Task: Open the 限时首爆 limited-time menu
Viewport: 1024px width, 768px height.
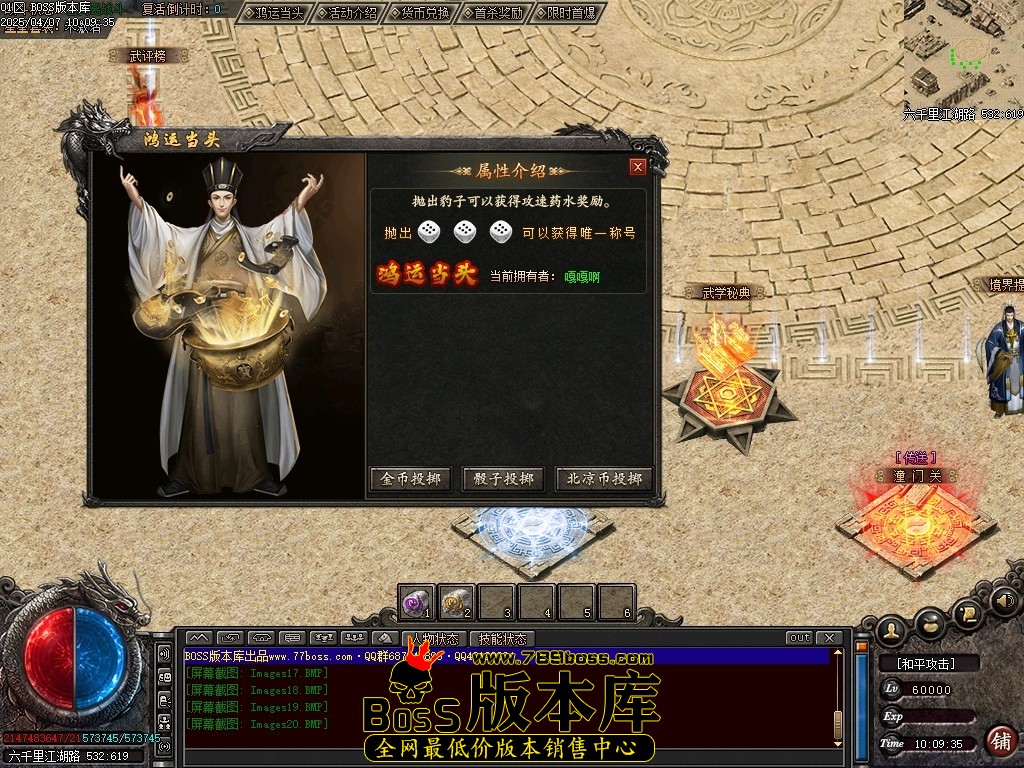Action: pyautogui.click(x=567, y=13)
